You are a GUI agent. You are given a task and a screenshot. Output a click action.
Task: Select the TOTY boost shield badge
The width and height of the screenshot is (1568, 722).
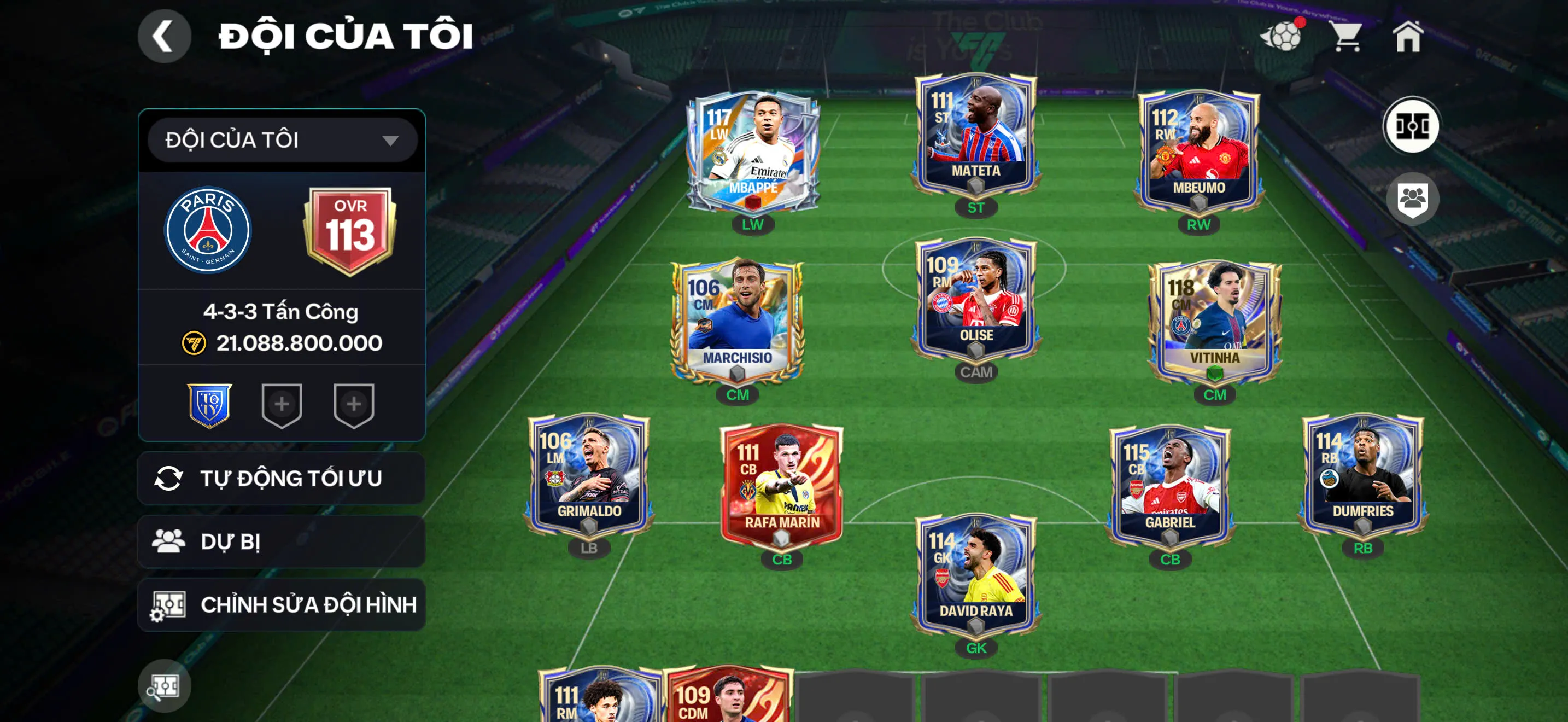tap(210, 406)
